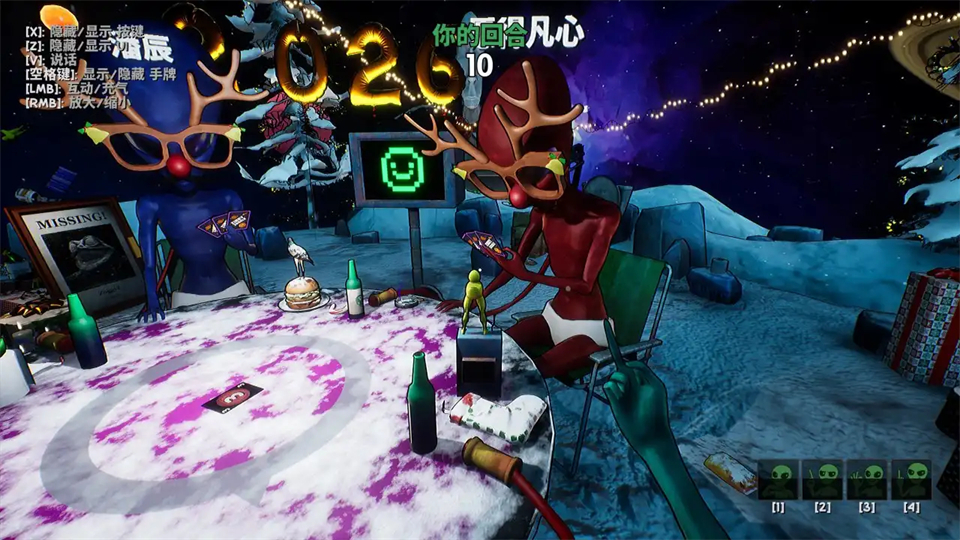
Task: Activate the alien emote labeled [4]
Action: point(911,480)
